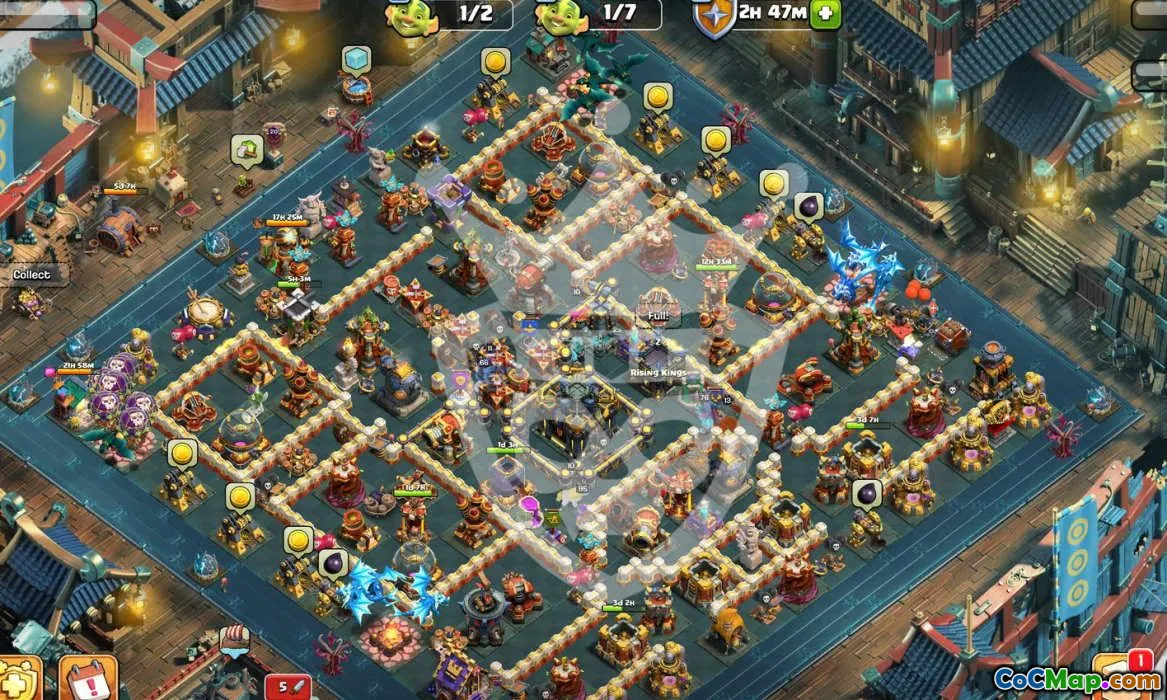The width and height of the screenshot is (1167, 700).
Task: Click the red button showing 5
Action: click(x=289, y=686)
